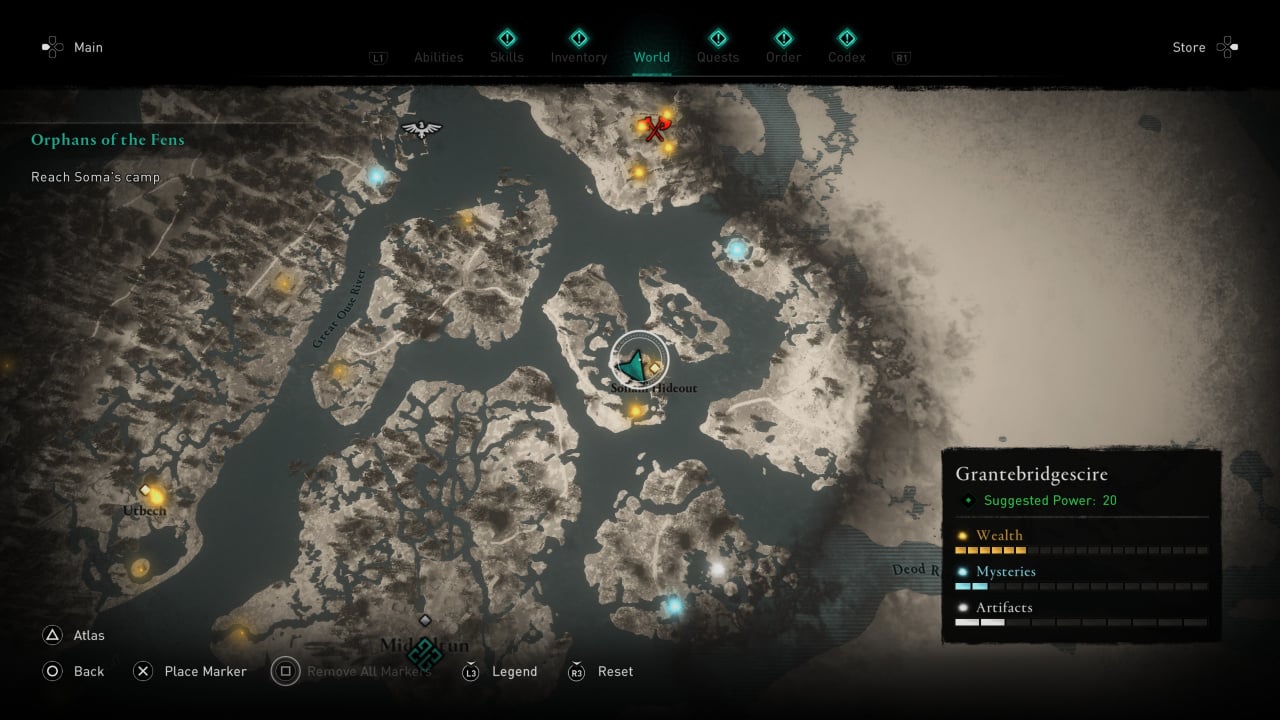Select the green Middeltun quest marker
This screenshot has height=720, width=1280.
click(x=425, y=653)
